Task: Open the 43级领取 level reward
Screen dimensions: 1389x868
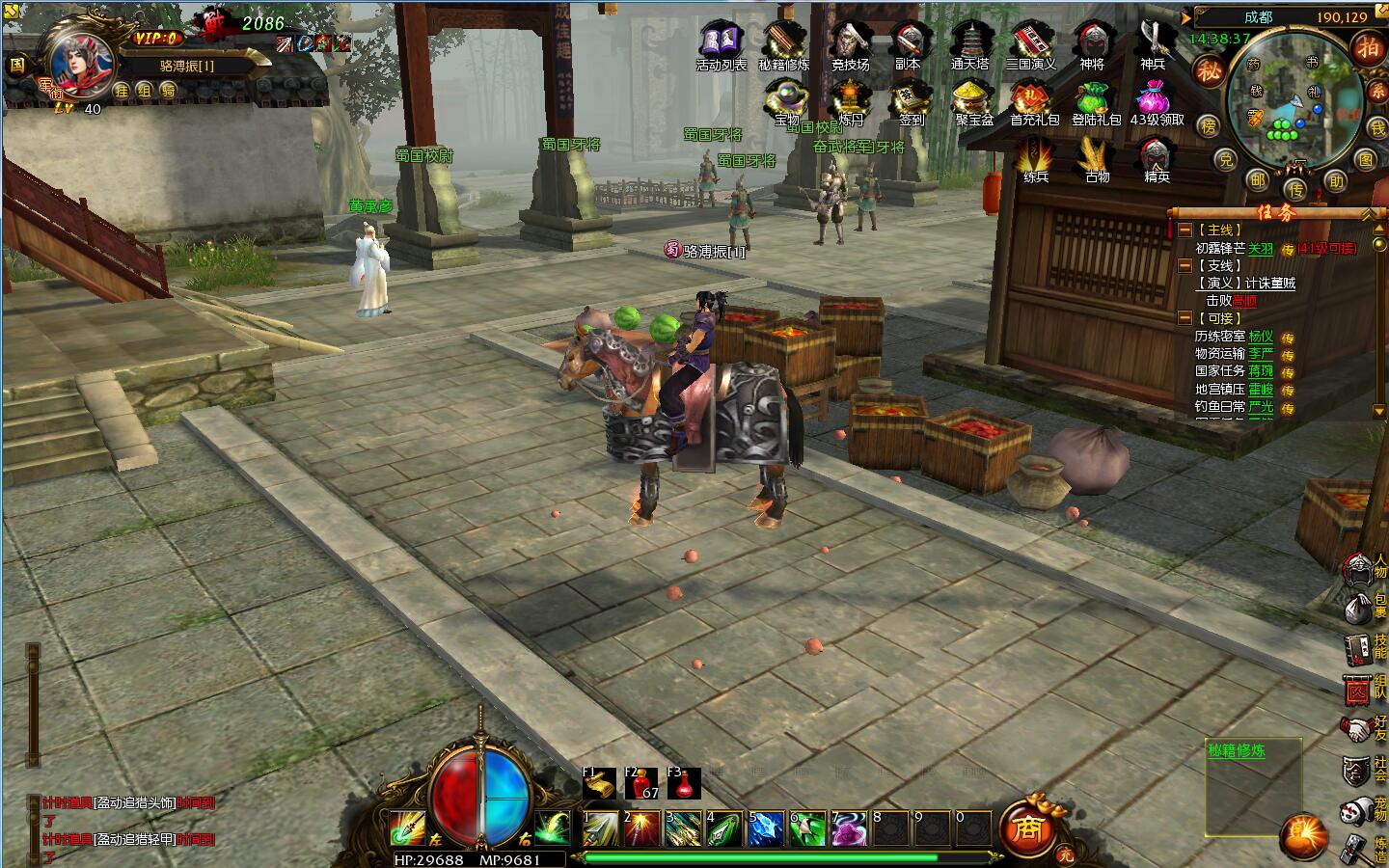Action: tap(1157, 100)
